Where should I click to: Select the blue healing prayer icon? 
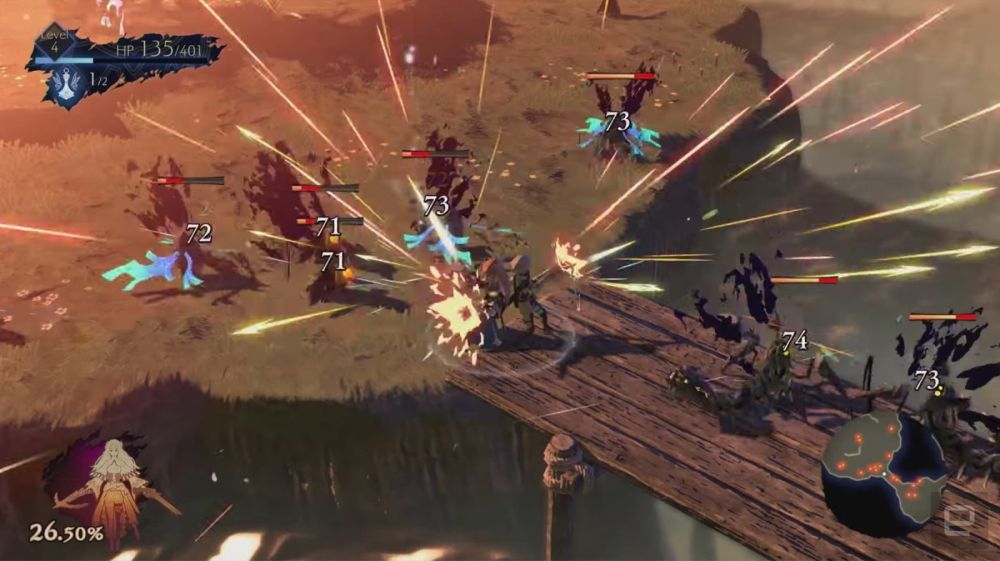(69, 82)
